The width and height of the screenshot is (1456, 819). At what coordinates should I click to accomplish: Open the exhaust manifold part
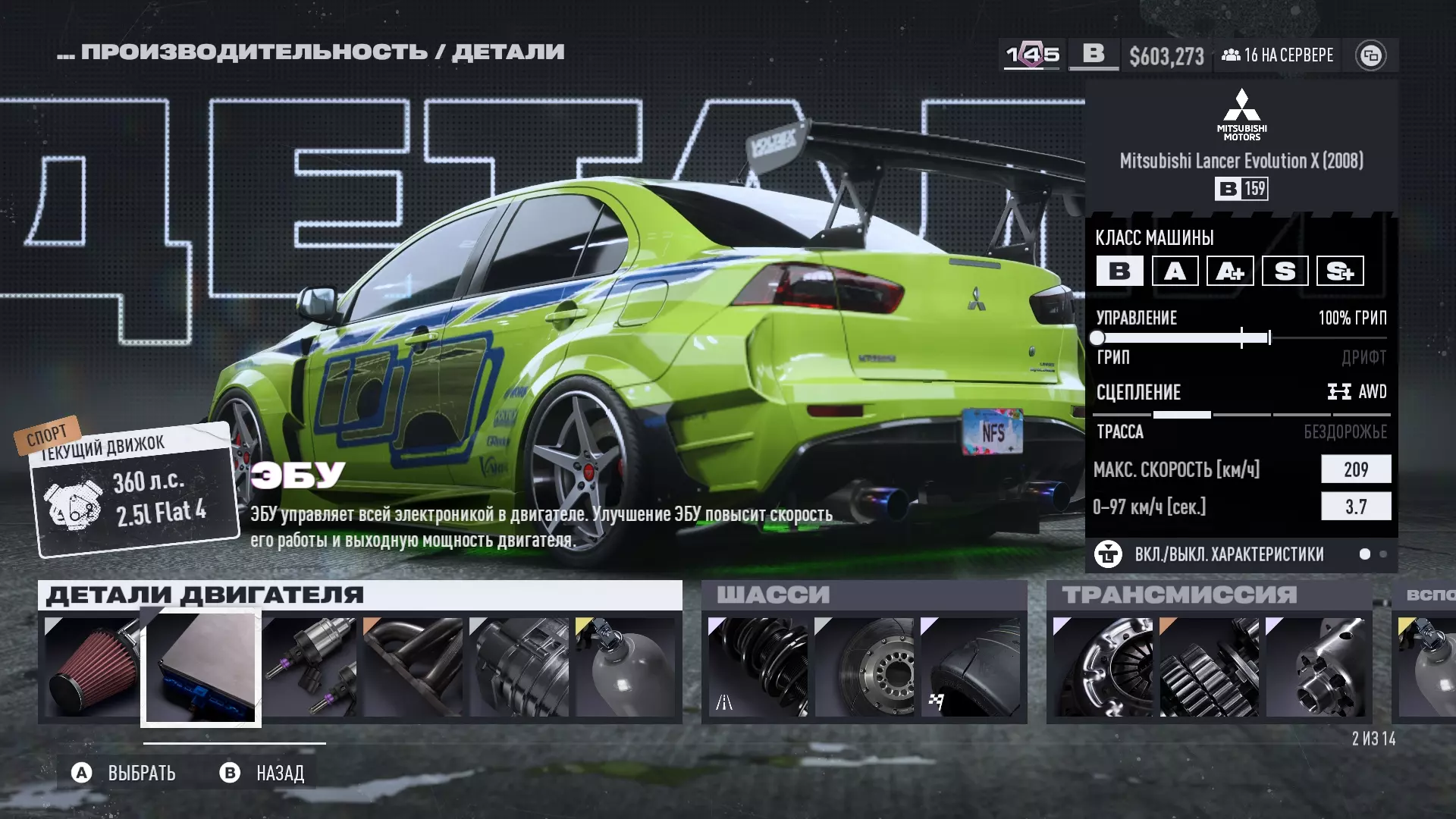(413, 667)
